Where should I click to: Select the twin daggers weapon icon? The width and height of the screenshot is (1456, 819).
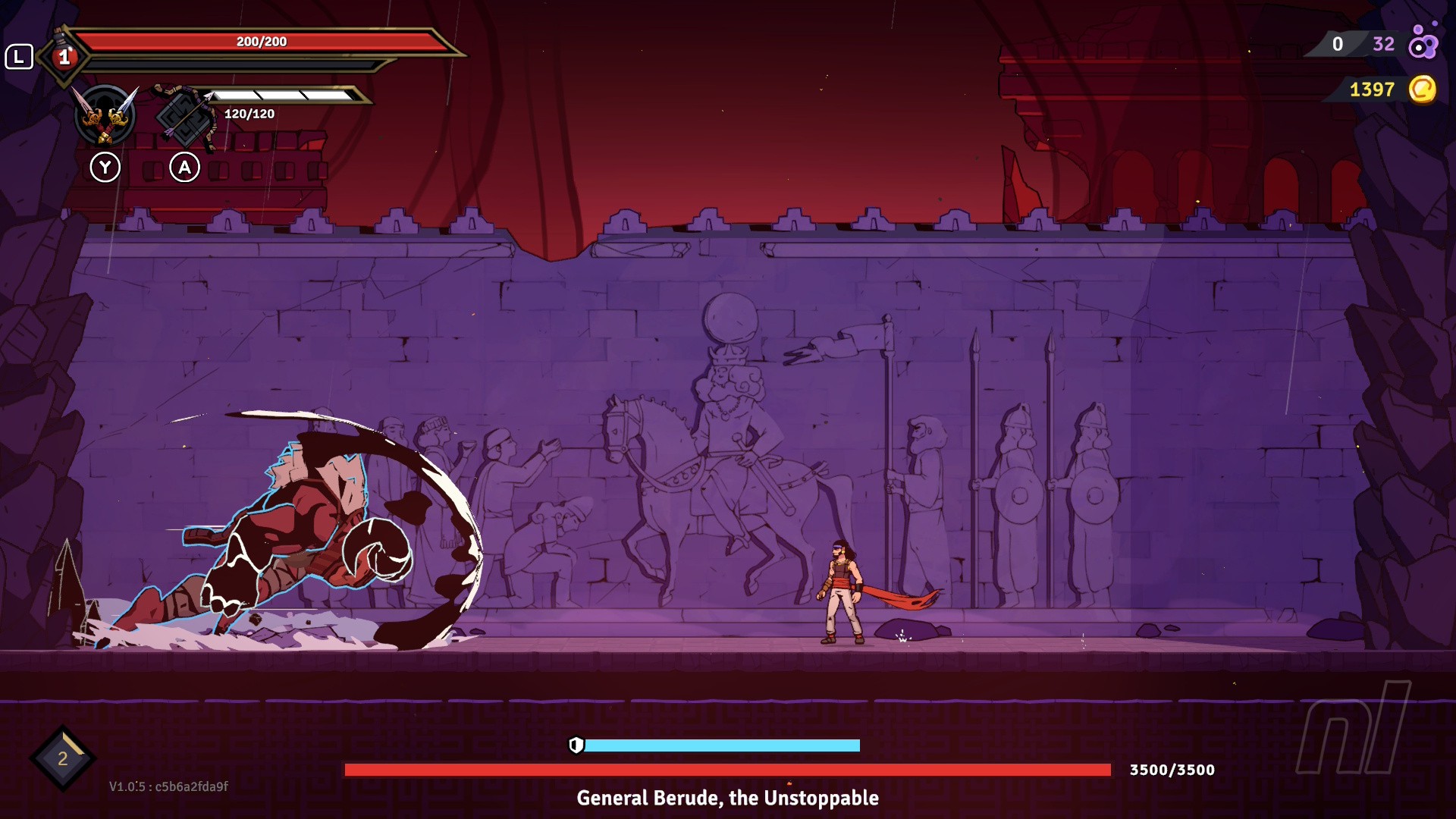pos(105,116)
